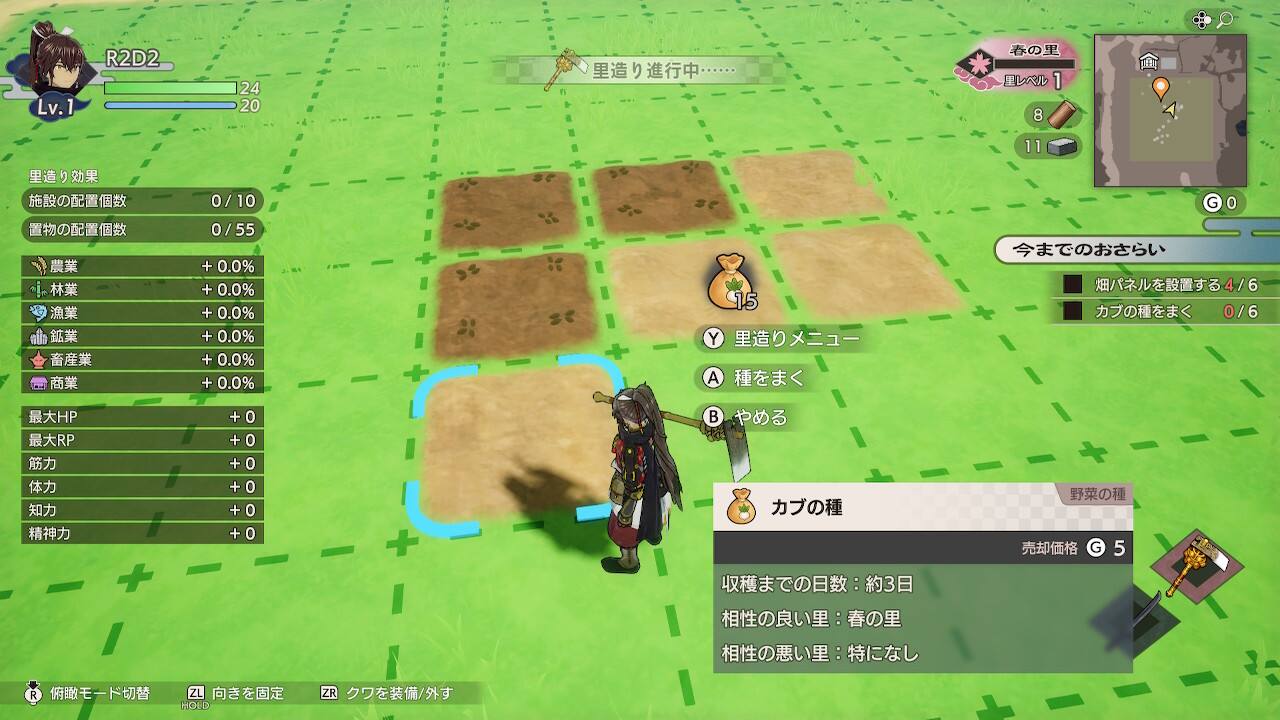
Task: Select the 農業 bonus row
Action: [142, 266]
